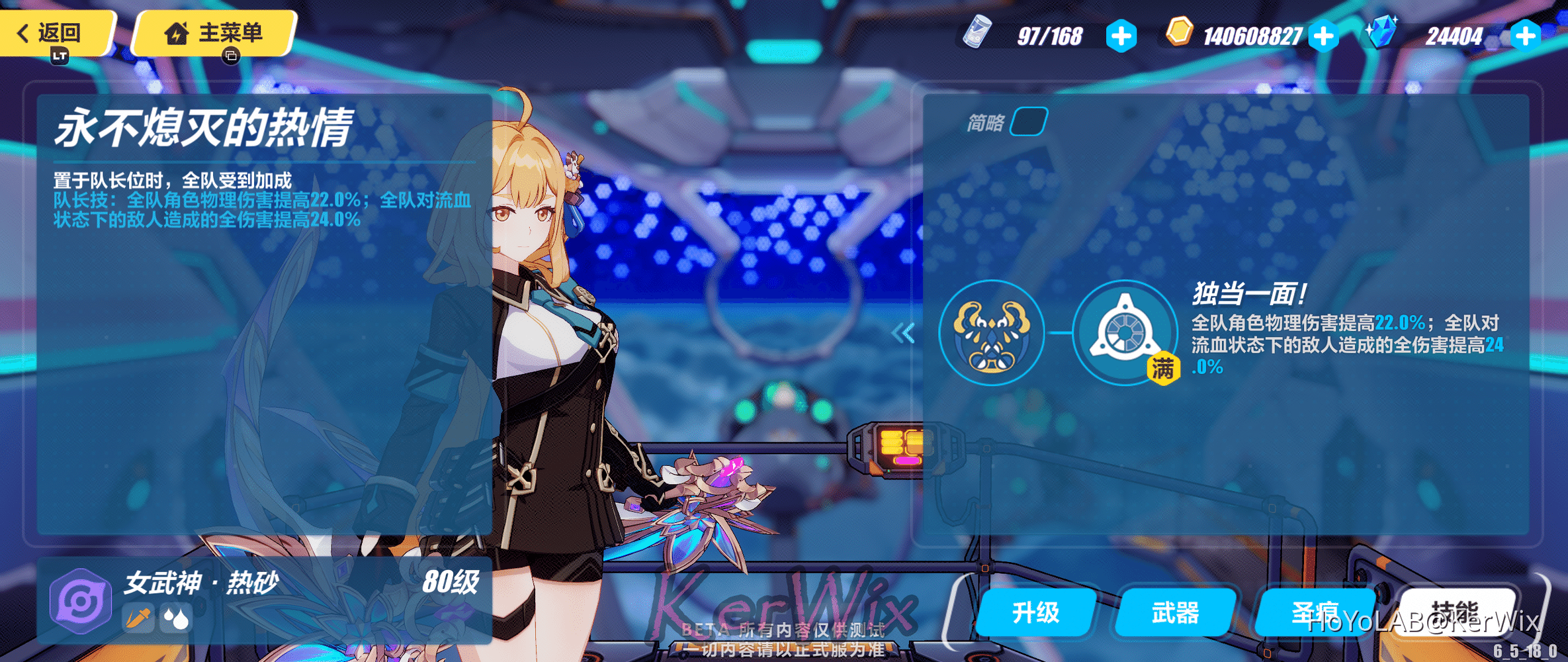Switch to the 升级 level-up tab
This screenshot has width=1568, height=662.
[x=1035, y=613]
